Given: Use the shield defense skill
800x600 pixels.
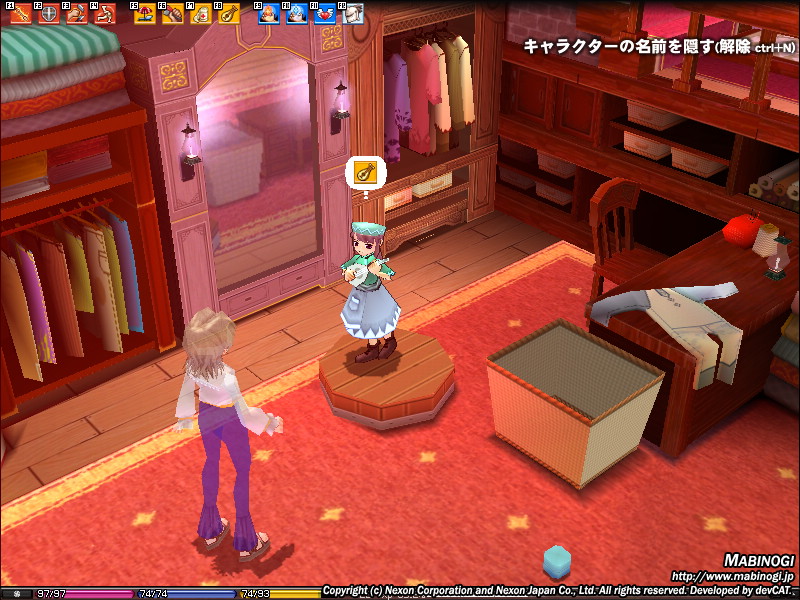Looking at the screenshot, I should [x=46, y=15].
